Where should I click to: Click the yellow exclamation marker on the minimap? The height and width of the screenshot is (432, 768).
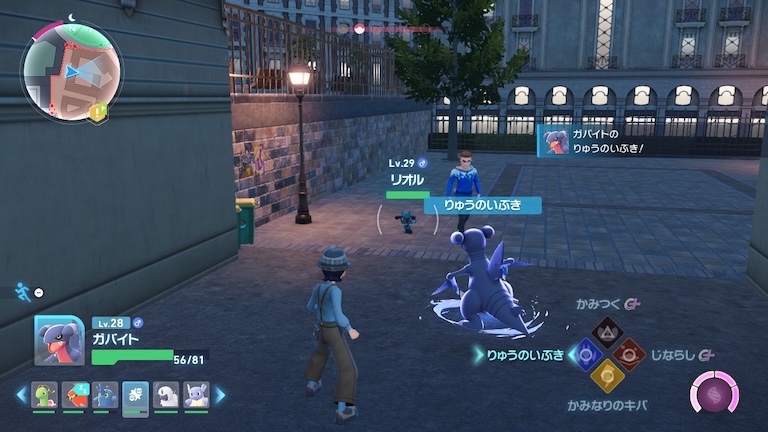tap(96, 114)
